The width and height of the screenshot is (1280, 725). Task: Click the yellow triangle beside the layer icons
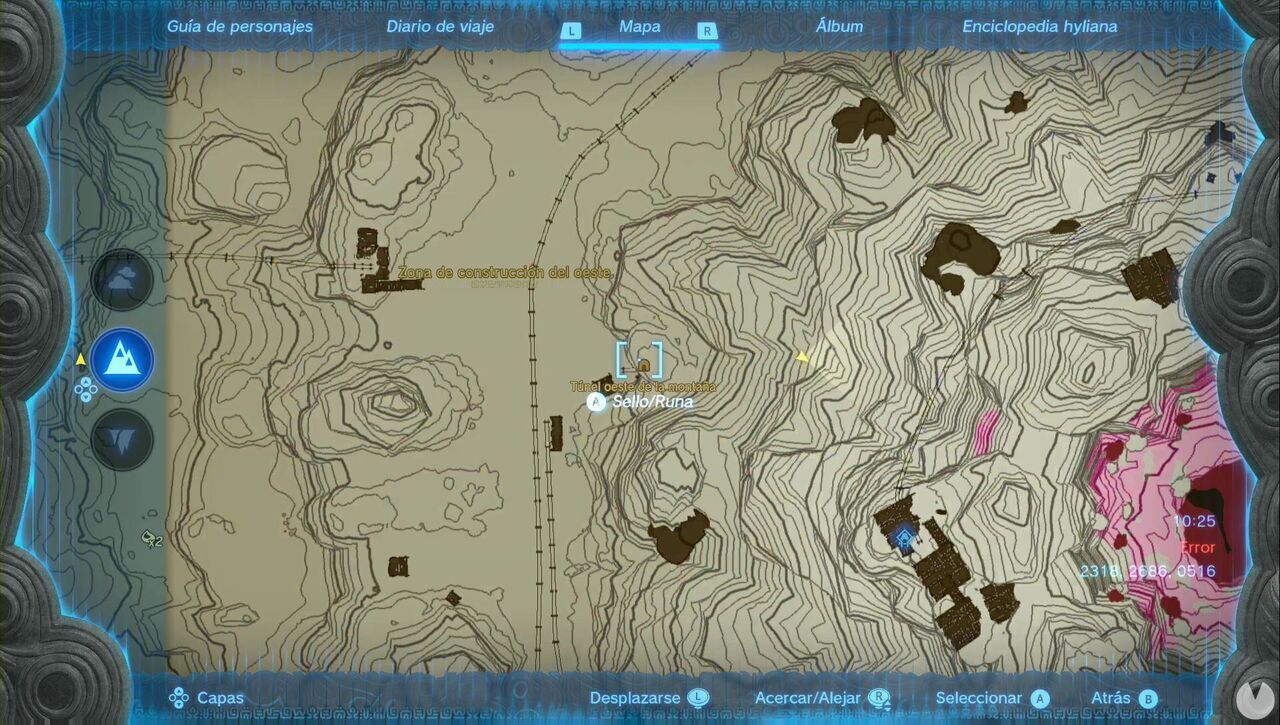80,359
